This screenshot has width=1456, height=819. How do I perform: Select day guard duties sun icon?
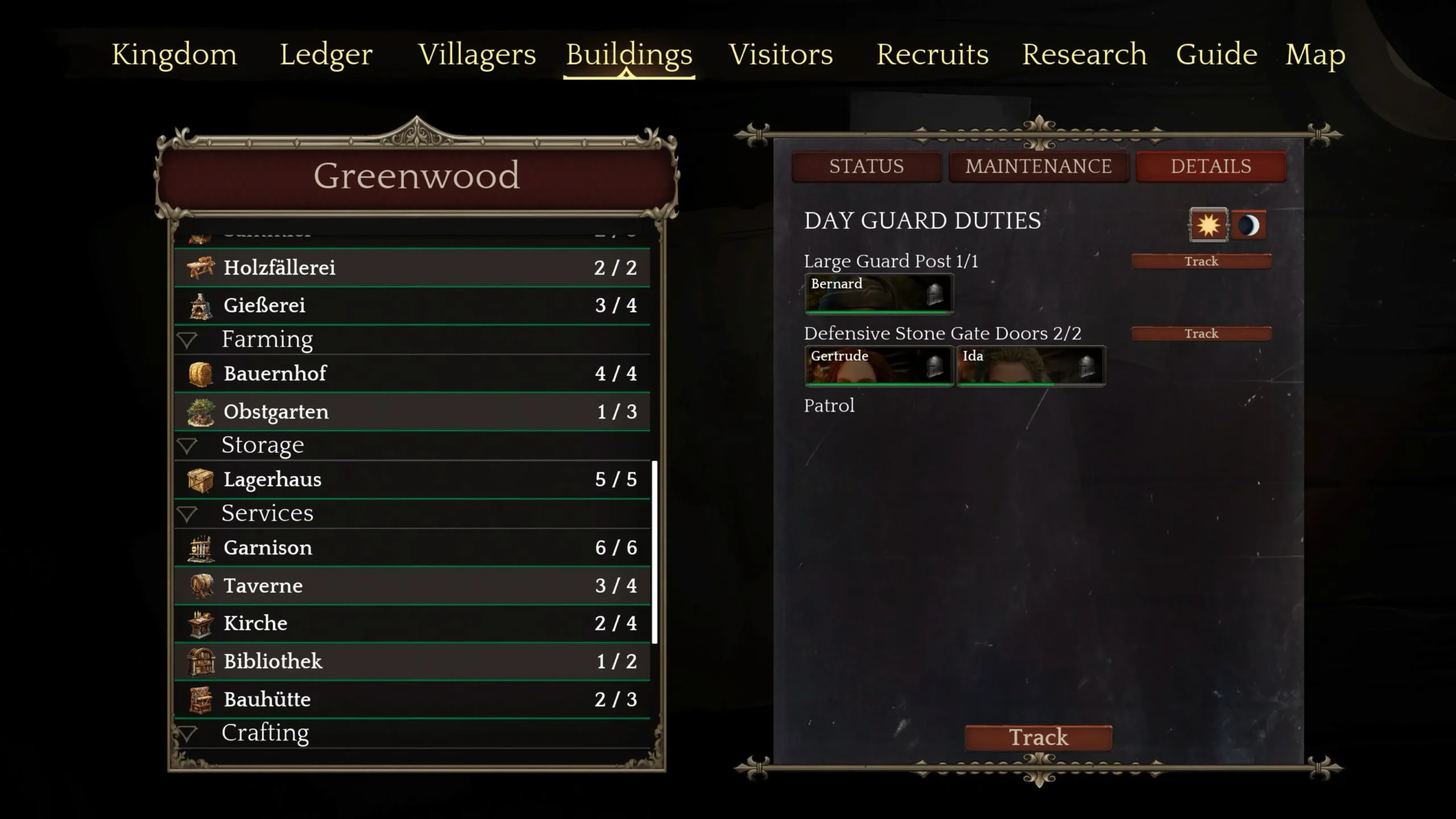pyautogui.click(x=1208, y=225)
